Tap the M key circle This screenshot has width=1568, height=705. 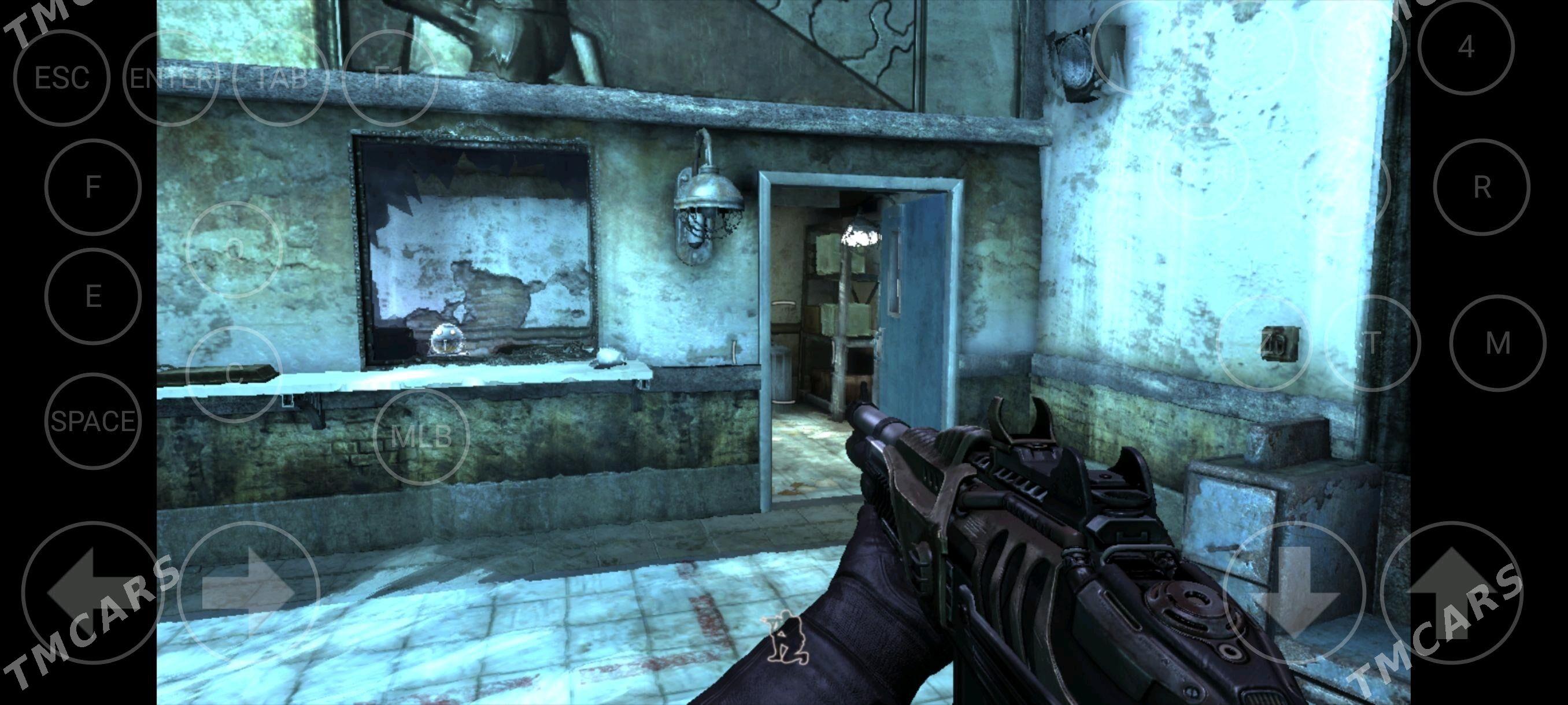pyautogui.click(x=1497, y=344)
